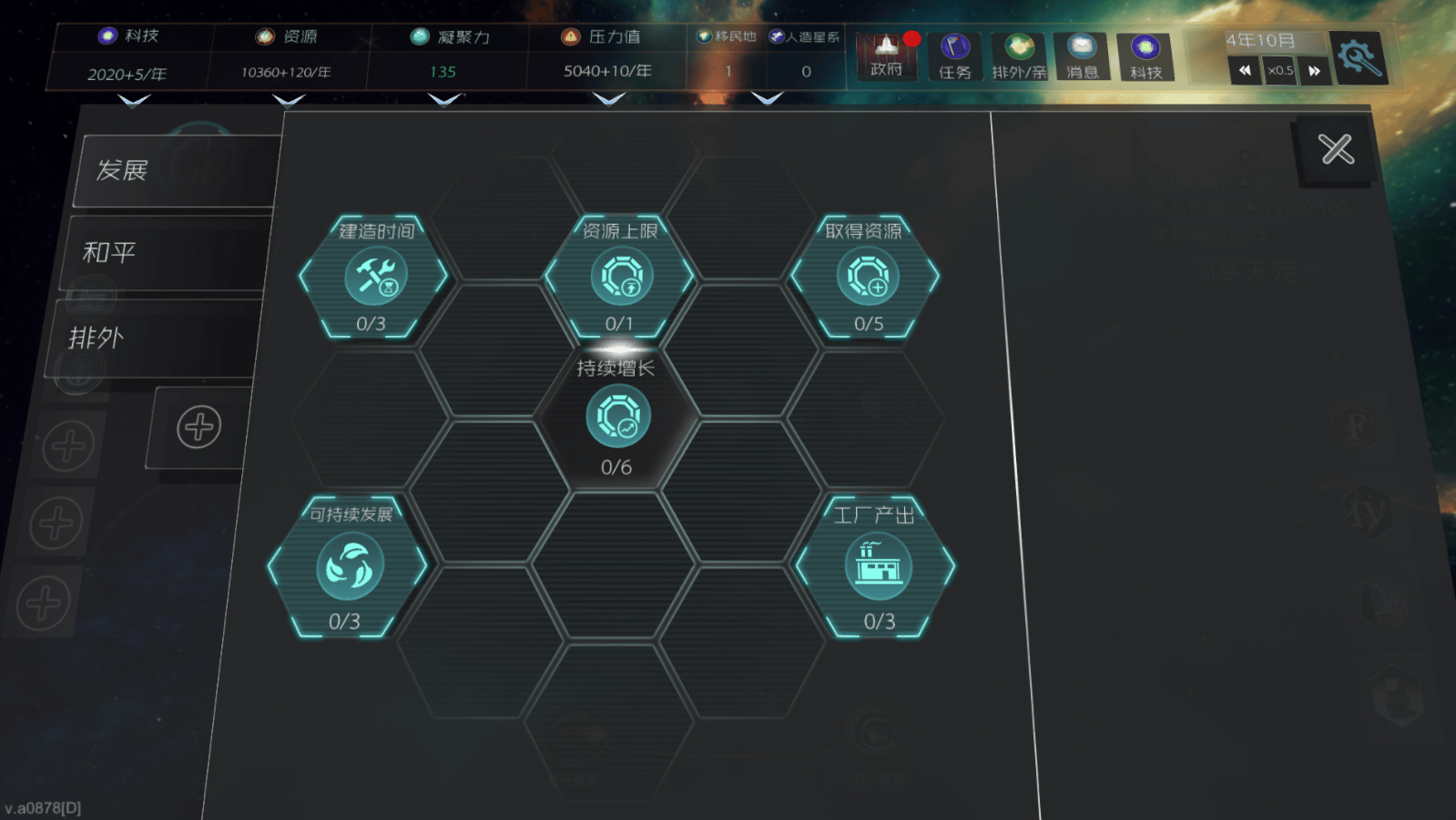The image size is (1456, 820).
Task: Expand the 资源 resource dropdown arrow
Action: [289, 100]
